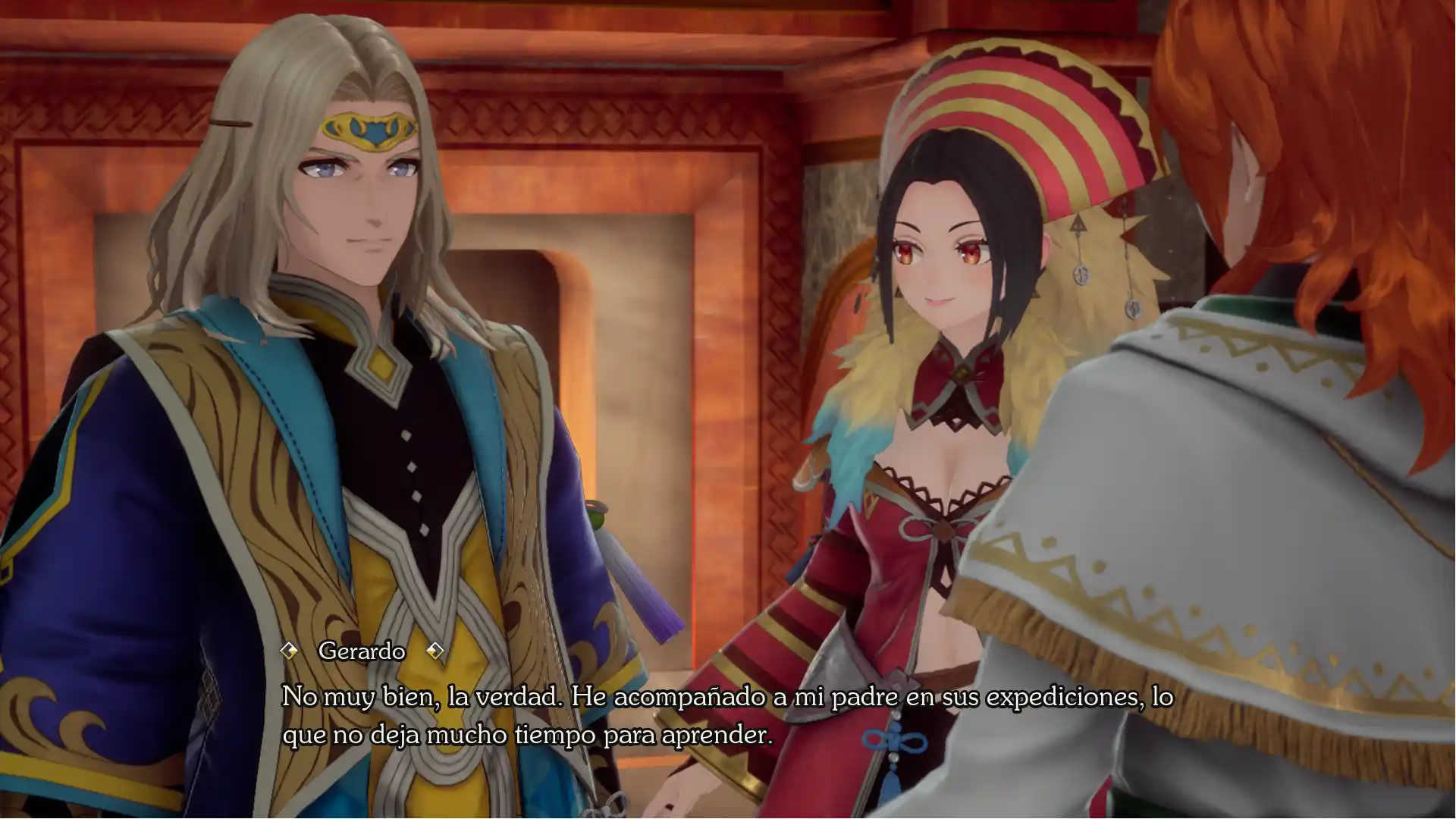This screenshot has width=1456, height=819.
Task: Click the diamond icon right of Gerardo's name
Action: pyautogui.click(x=436, y=651)
